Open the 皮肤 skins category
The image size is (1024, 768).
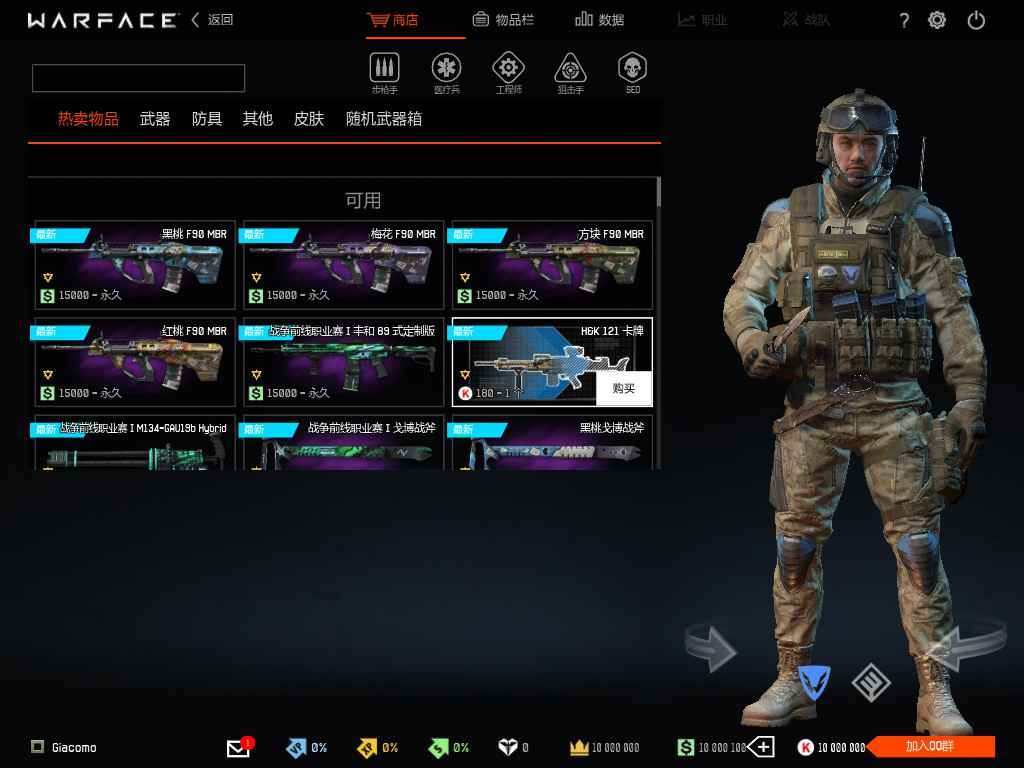[309, 119]
